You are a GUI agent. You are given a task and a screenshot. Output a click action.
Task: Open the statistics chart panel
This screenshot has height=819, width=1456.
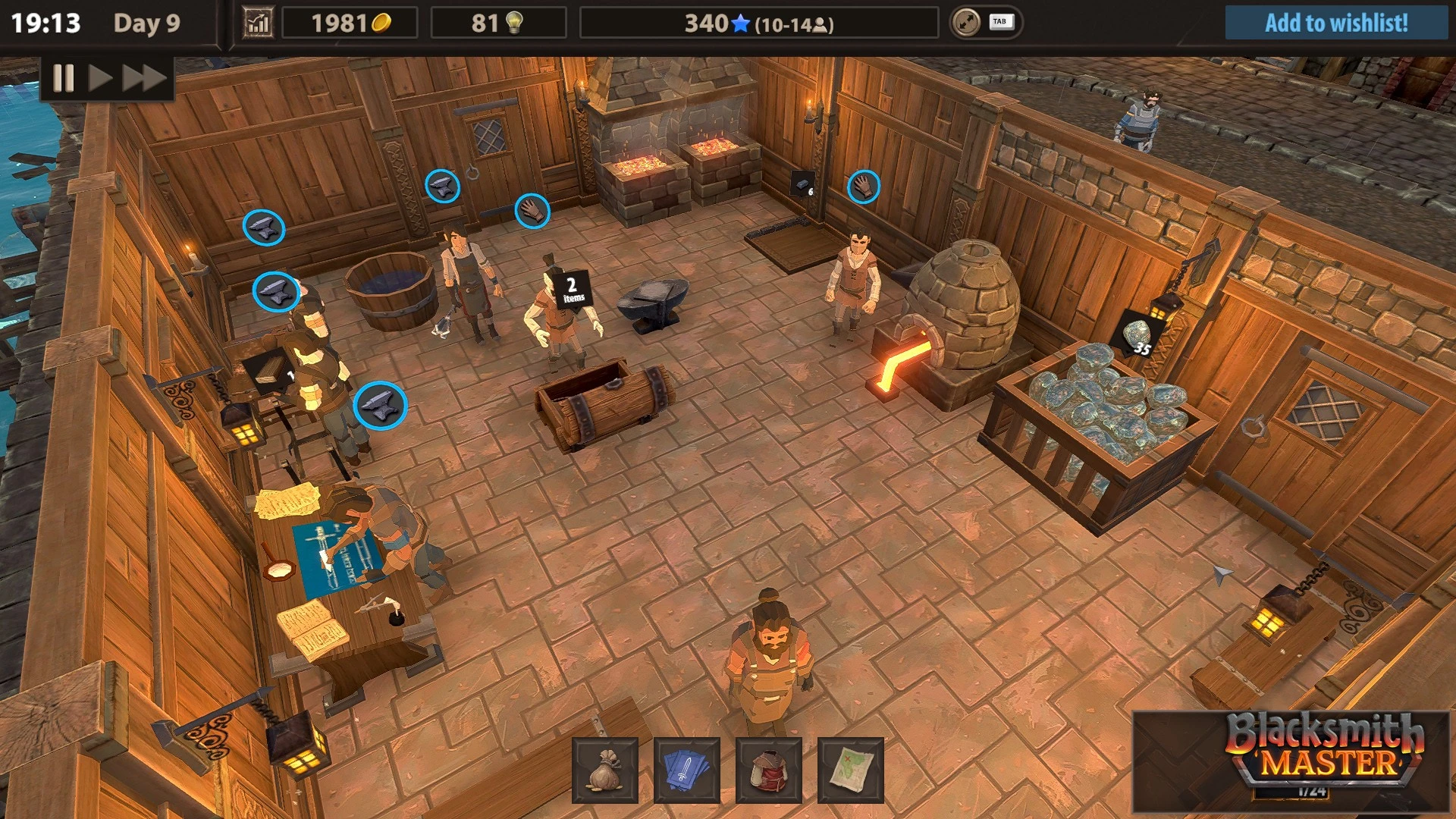258,24
